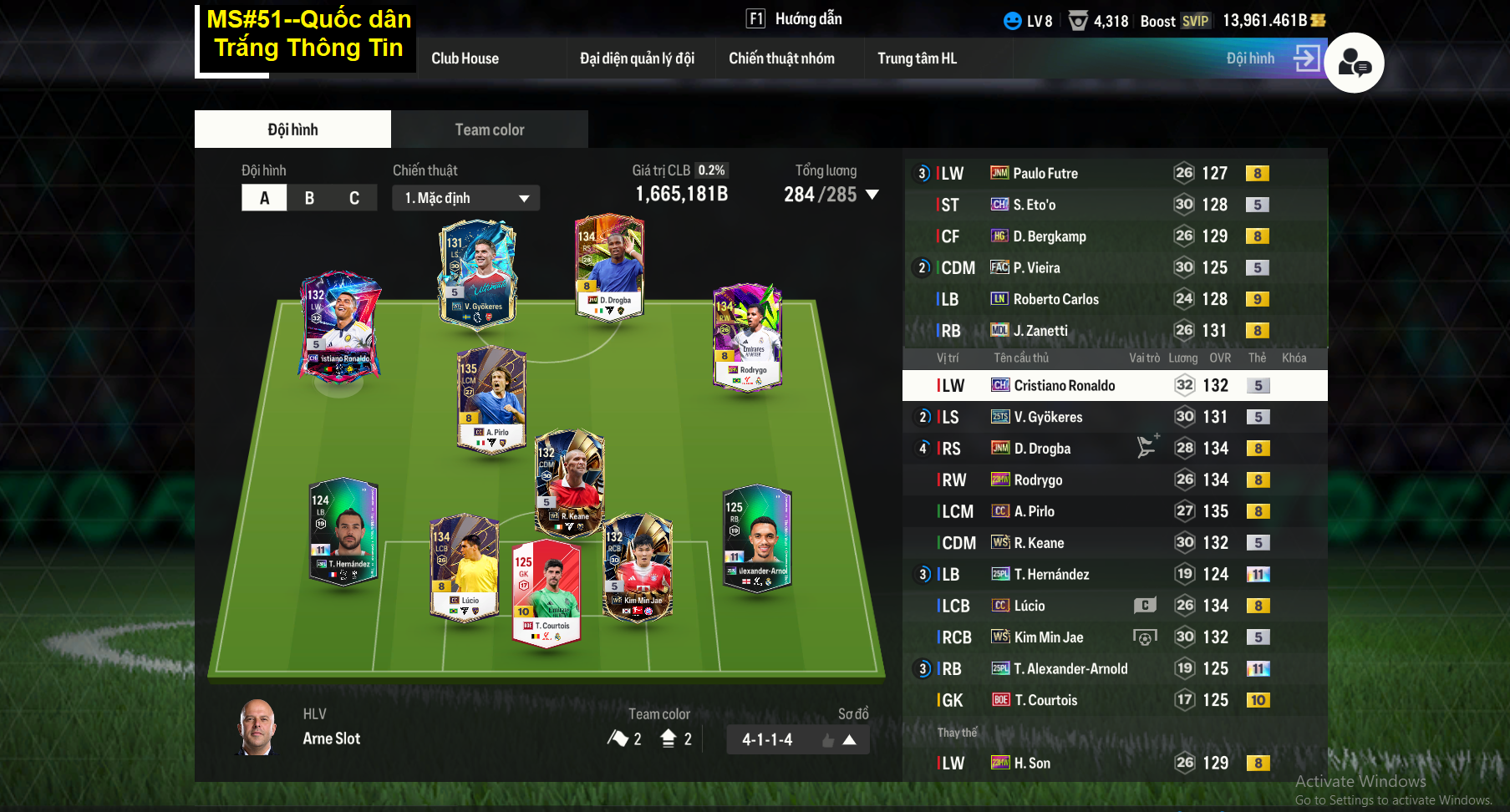1510x812 pixels.
Task: Click the gold coins balance icon
Action: pyautogui.click(x=1319, y=20)
